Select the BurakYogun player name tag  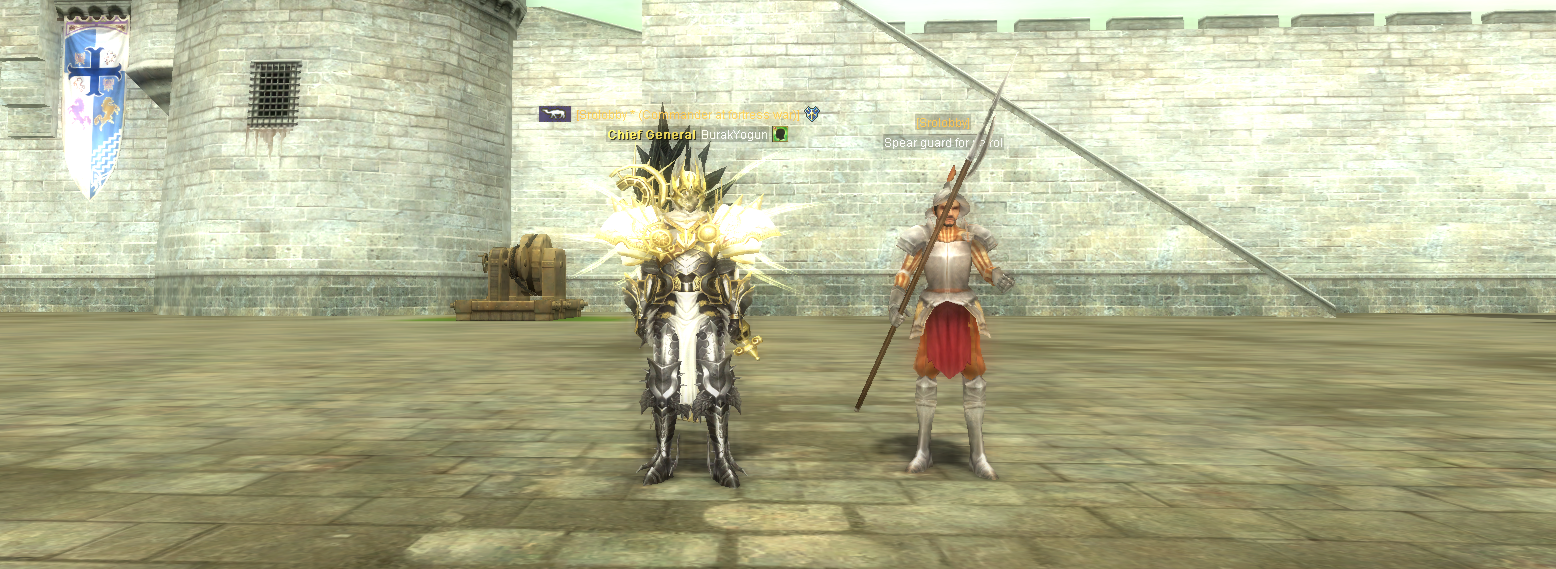tap(734, 134)
